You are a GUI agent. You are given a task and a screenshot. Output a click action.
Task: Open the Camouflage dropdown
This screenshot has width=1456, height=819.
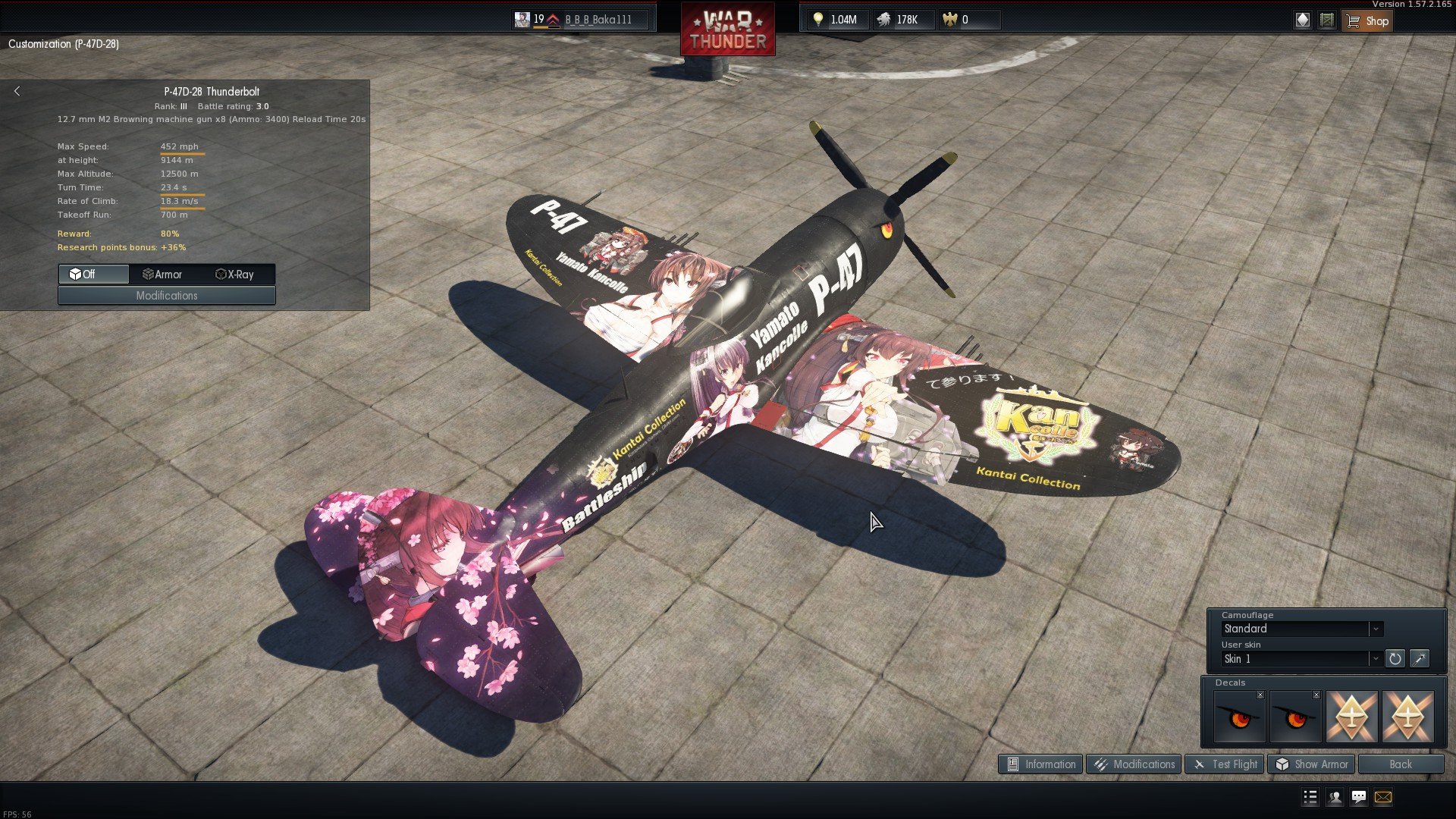click(x=1303, y=629)
